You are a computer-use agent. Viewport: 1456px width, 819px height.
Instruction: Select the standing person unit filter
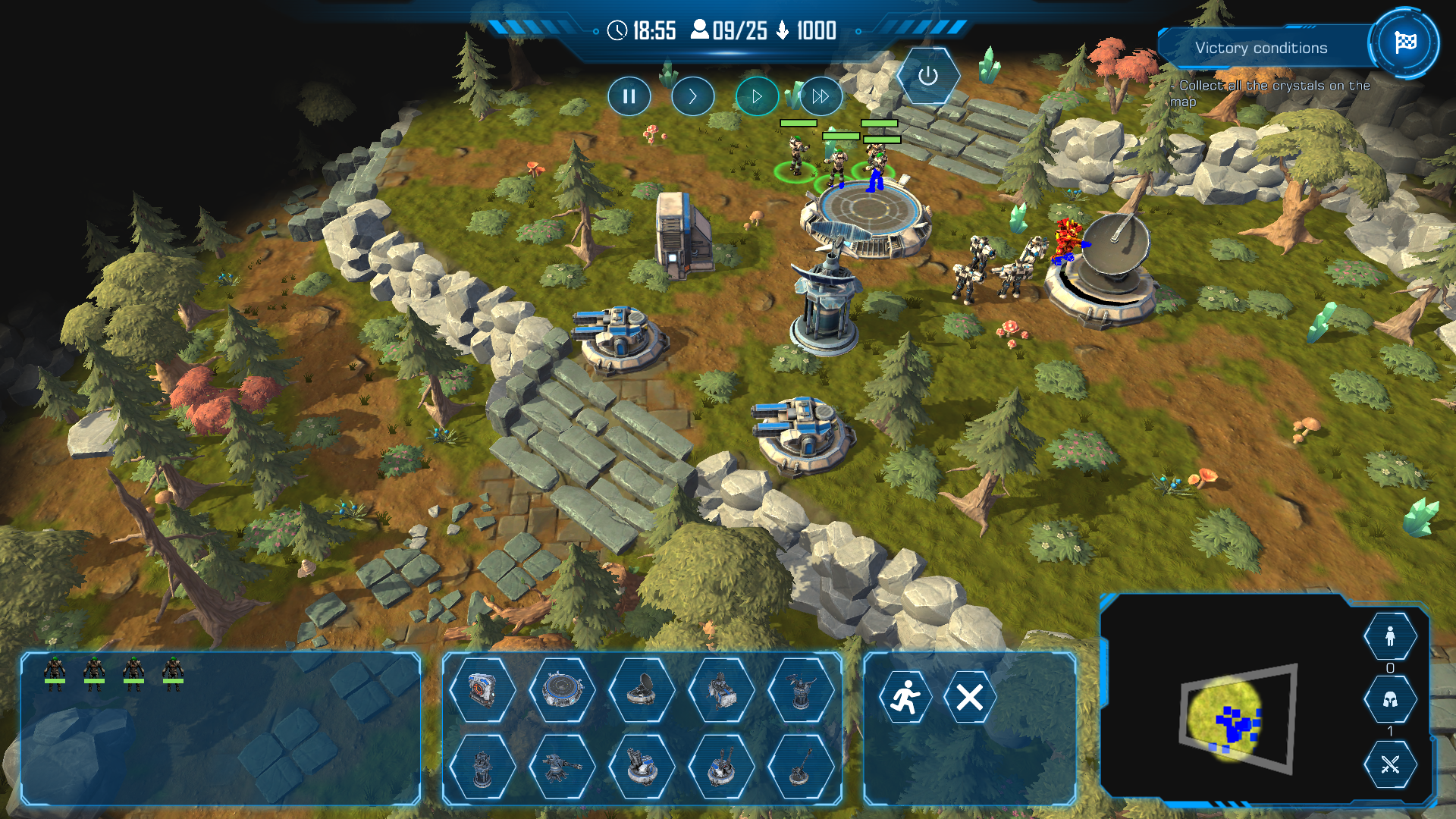1390,636
